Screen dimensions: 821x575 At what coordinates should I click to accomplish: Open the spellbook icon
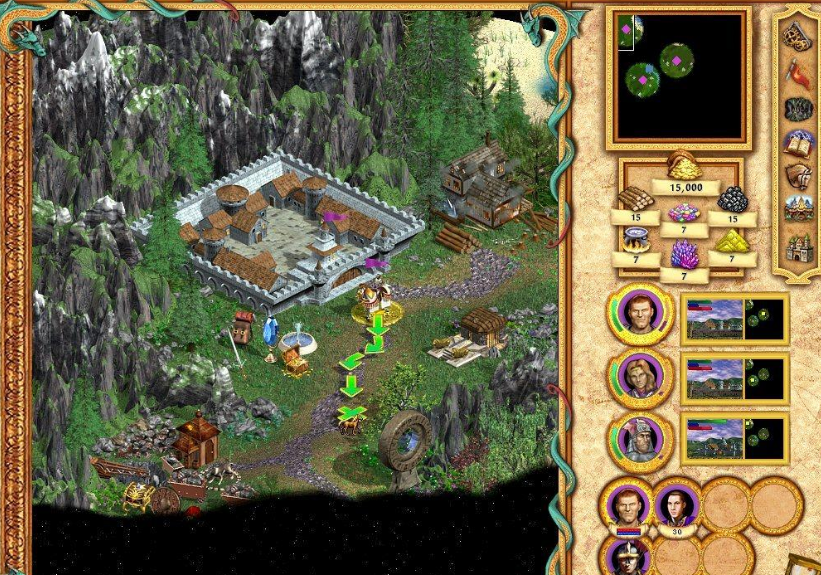click(797, 143)
